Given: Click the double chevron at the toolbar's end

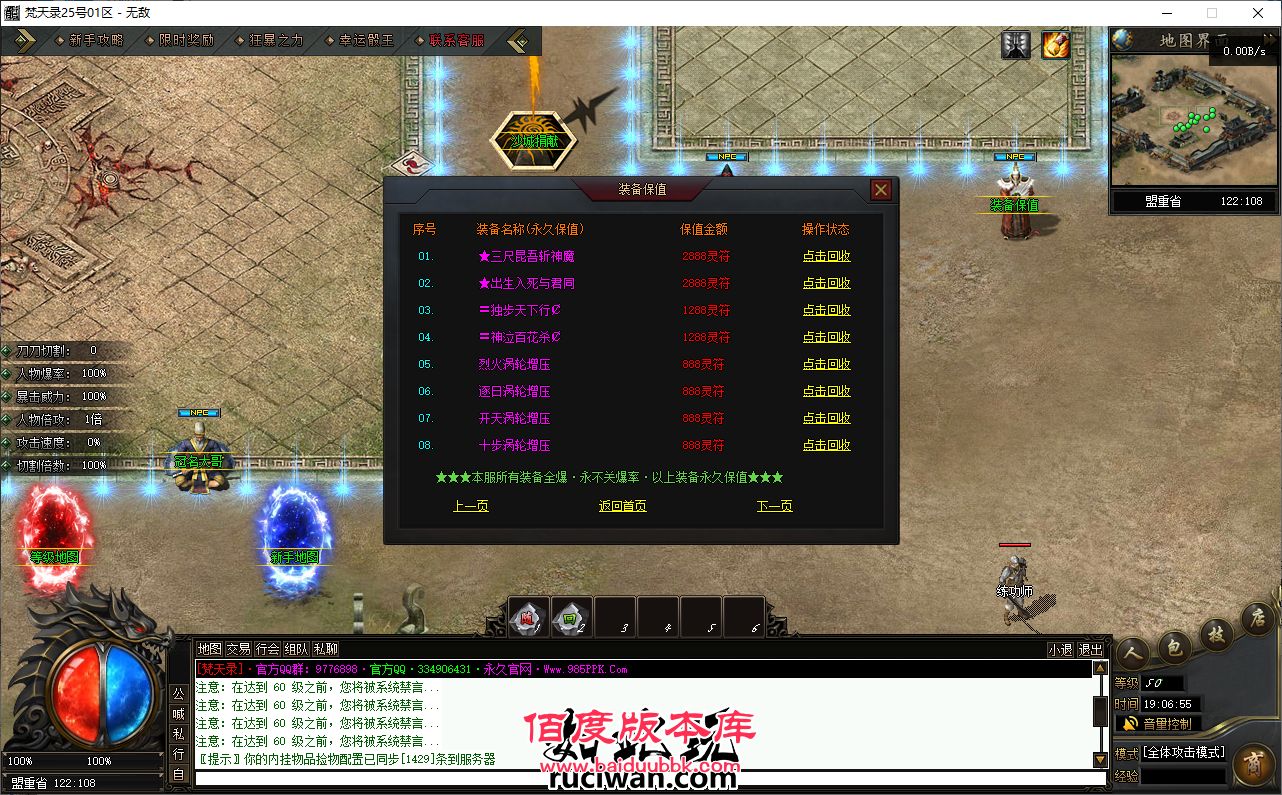Looking at the screenshot, I should point(518,42).
